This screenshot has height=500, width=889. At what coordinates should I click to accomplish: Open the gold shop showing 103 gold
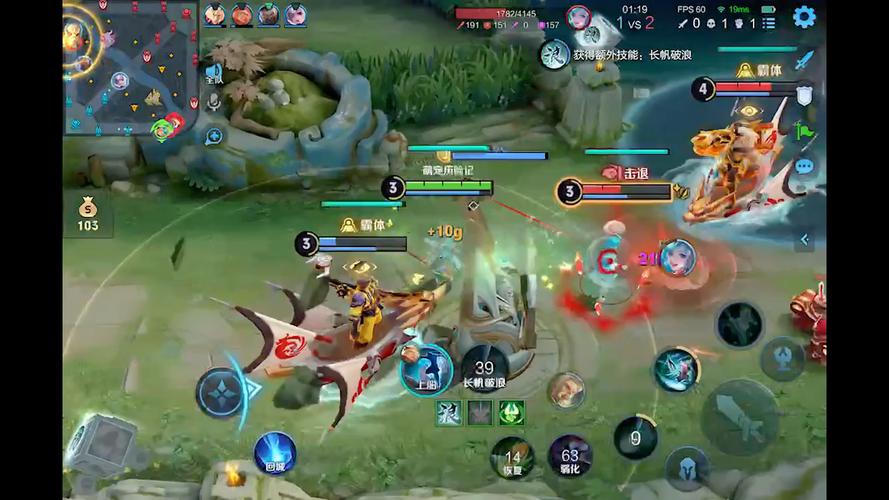(x=88, y=214)
